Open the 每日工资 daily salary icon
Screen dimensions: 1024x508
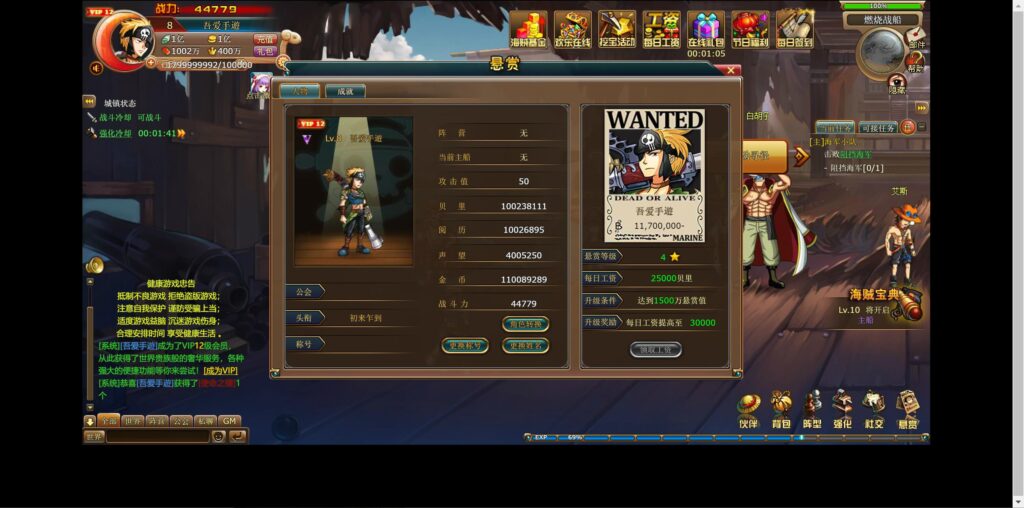tap(661, 28)
